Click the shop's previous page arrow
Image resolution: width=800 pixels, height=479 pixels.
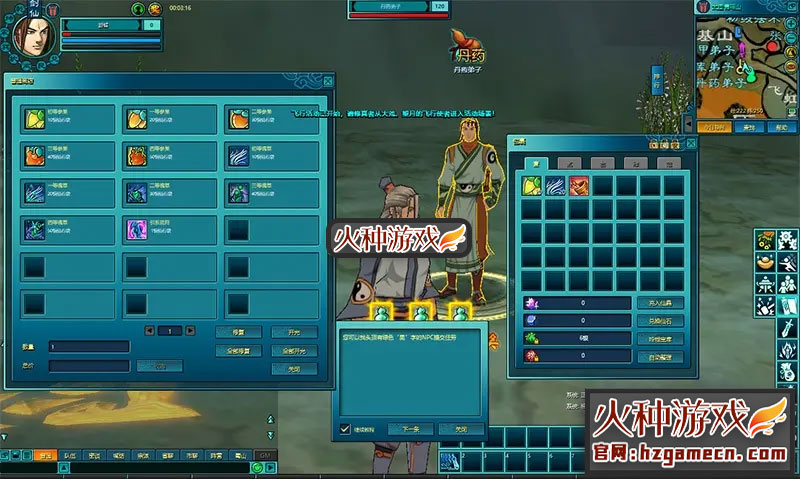point(150,331)
